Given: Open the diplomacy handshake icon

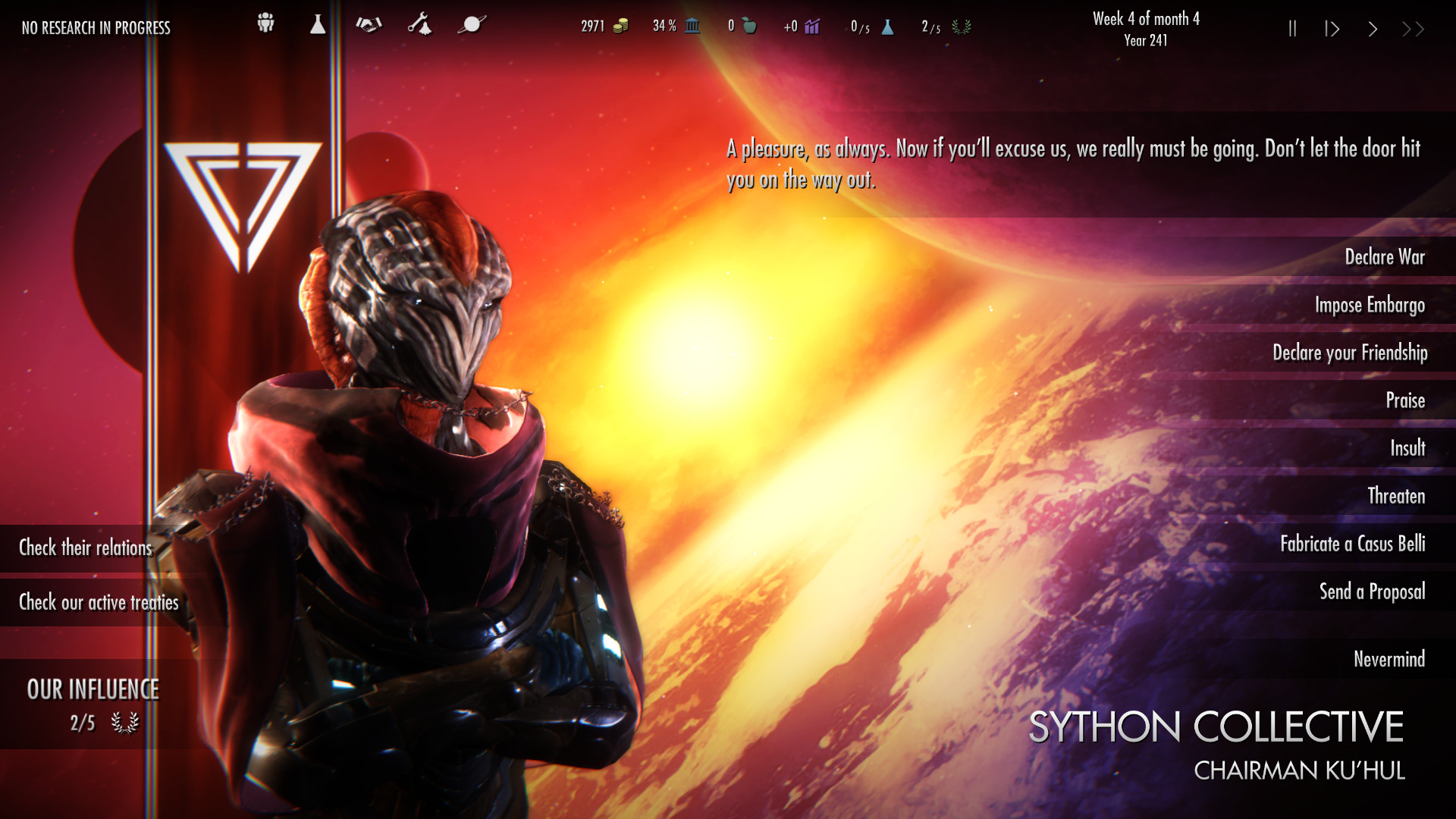Looking at the screenshot, I should (369, 26).
